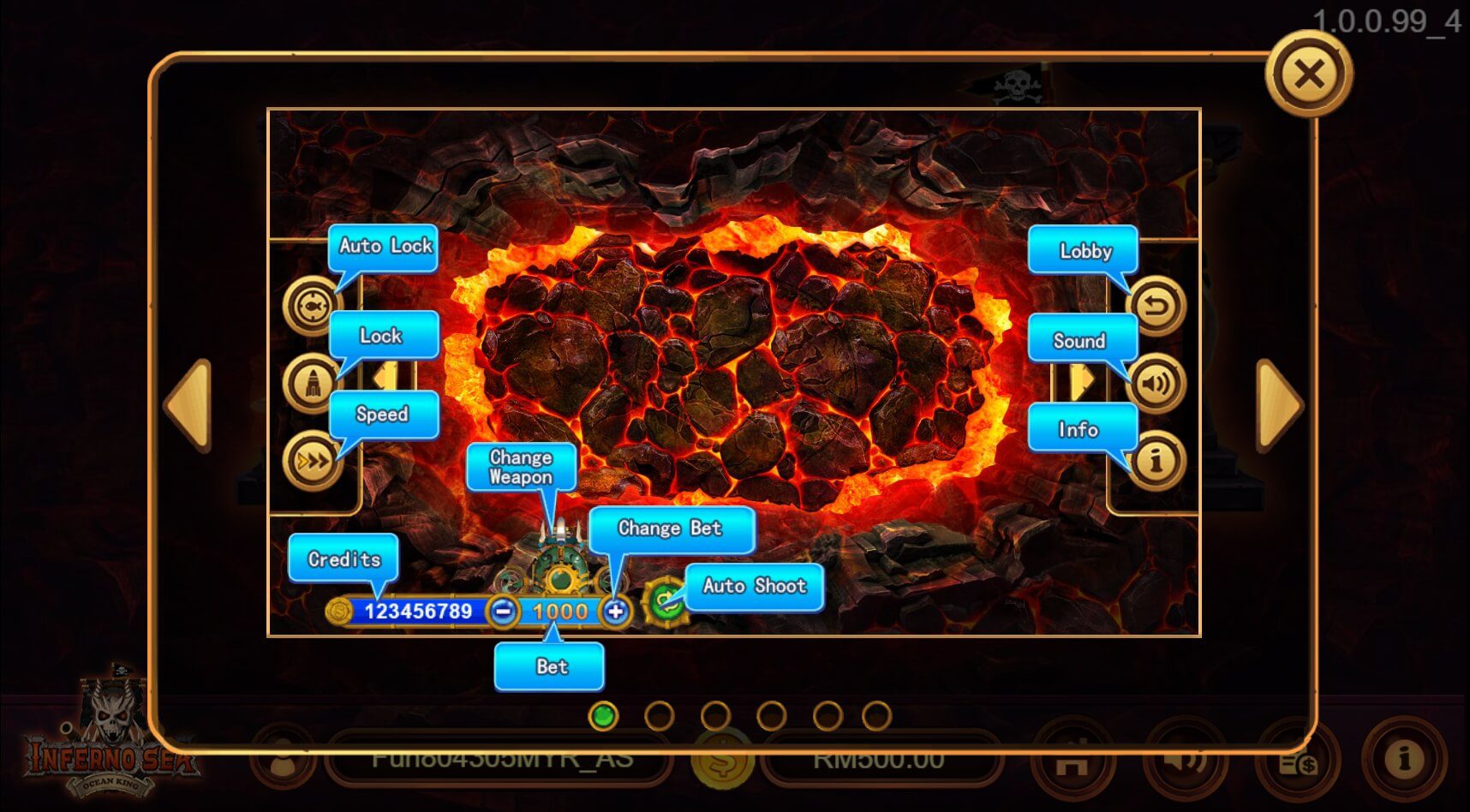Open the Lobby via the return icon
The image size is (1470, 812).
click(1156, 304)
